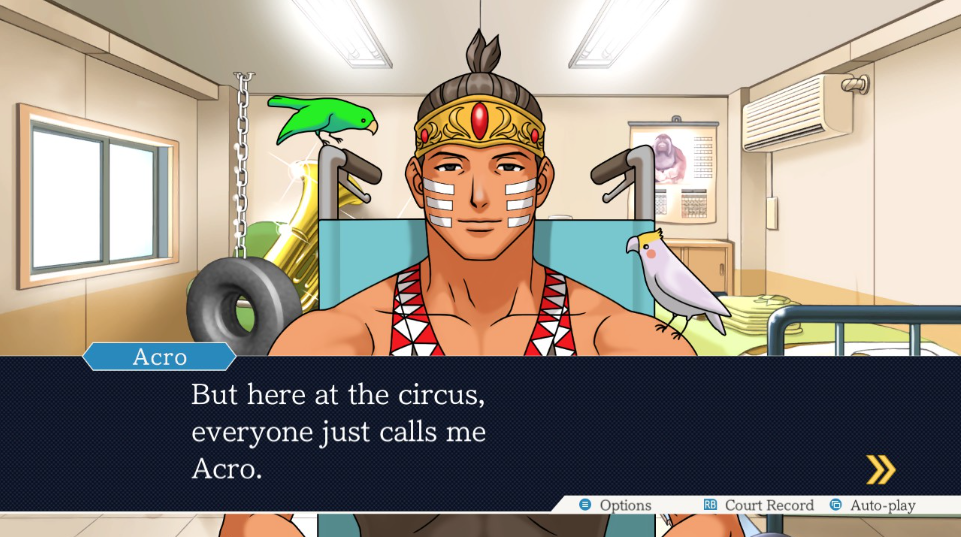Advance dialogue with the yellow double-arrow

coord(880,469)
